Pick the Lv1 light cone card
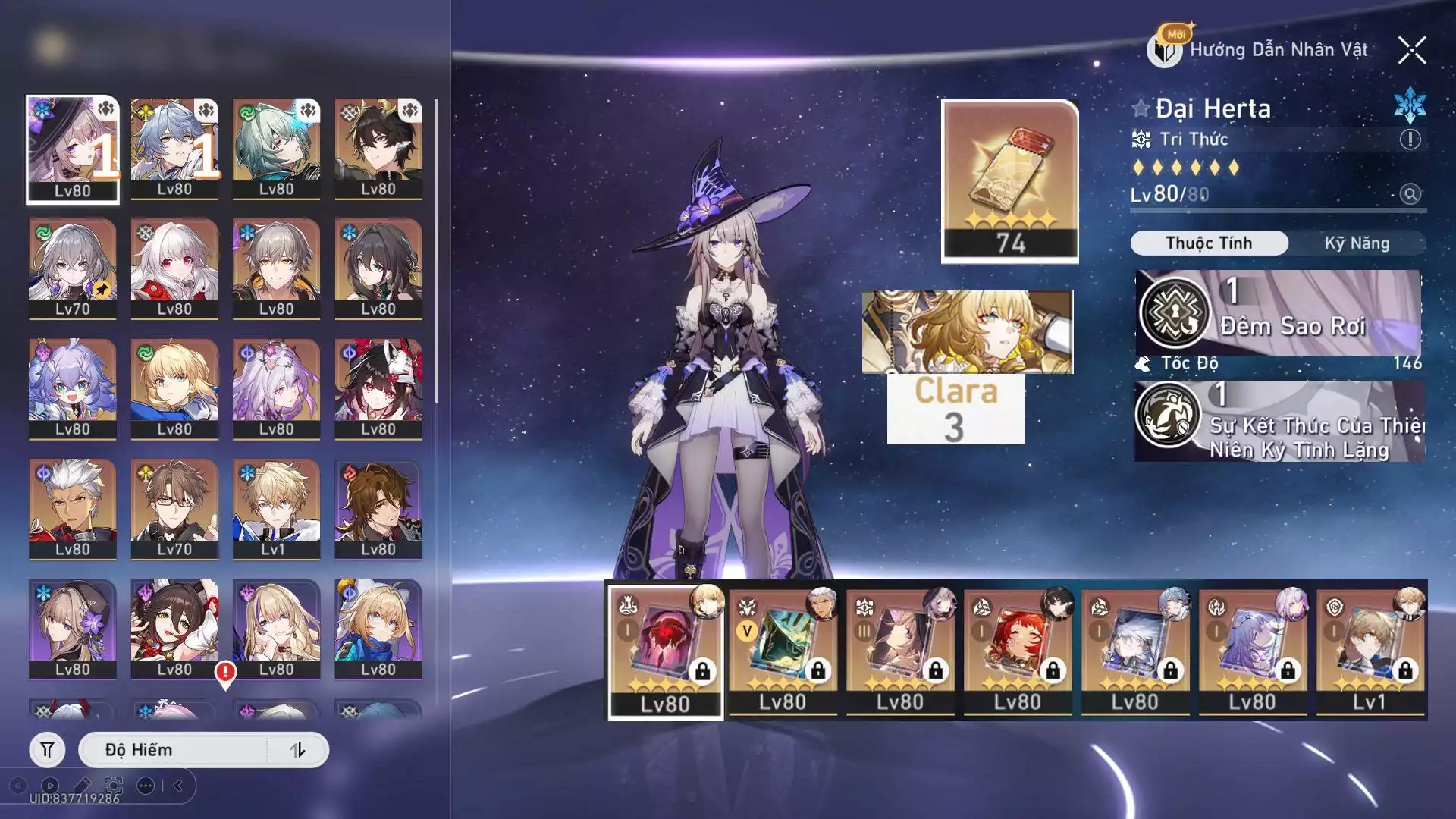1456x819 pixels. pyautogui.click(x=1370, y=651)
